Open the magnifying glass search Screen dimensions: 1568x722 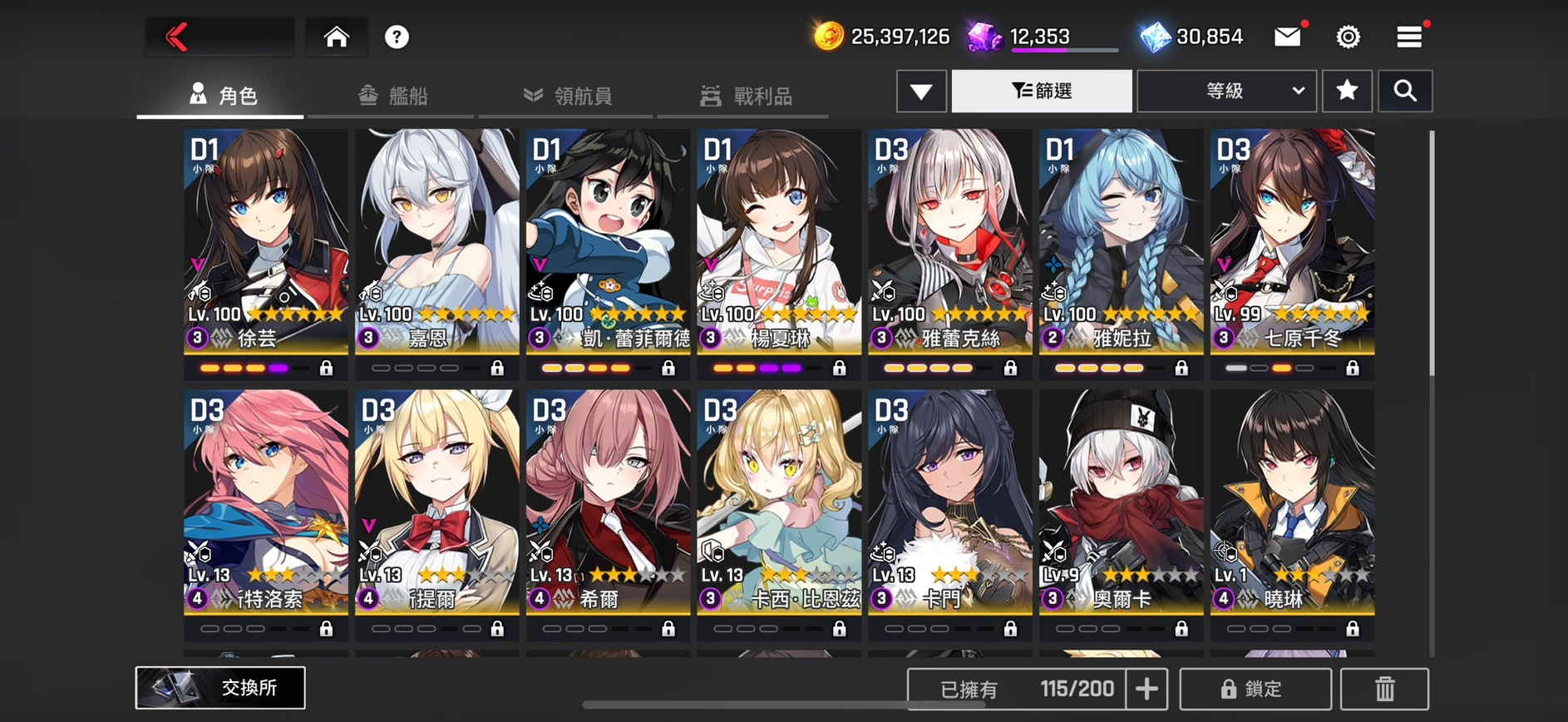click(1405, 91)
